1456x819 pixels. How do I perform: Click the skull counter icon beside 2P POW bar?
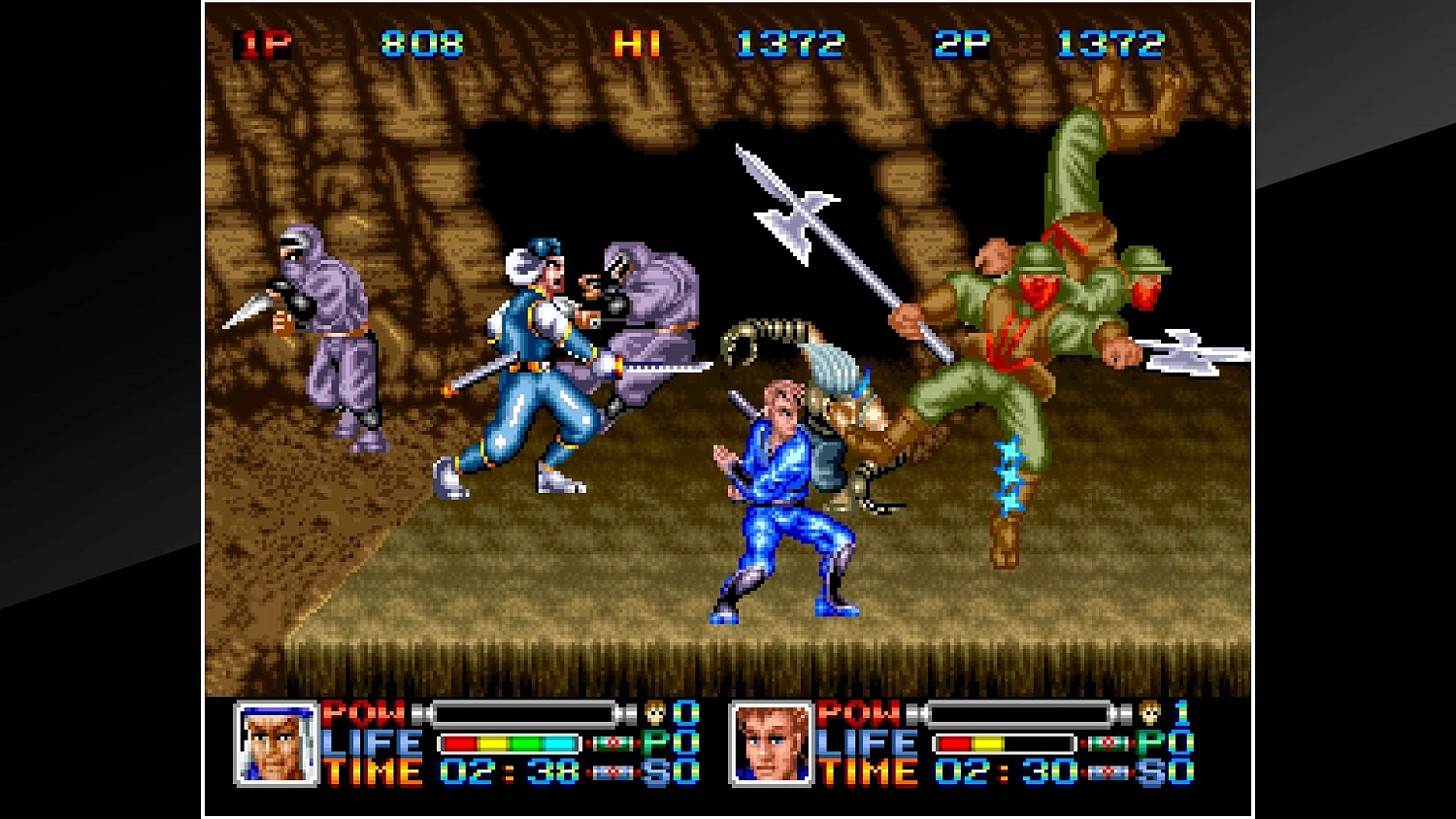click(x=1148, y=714)
